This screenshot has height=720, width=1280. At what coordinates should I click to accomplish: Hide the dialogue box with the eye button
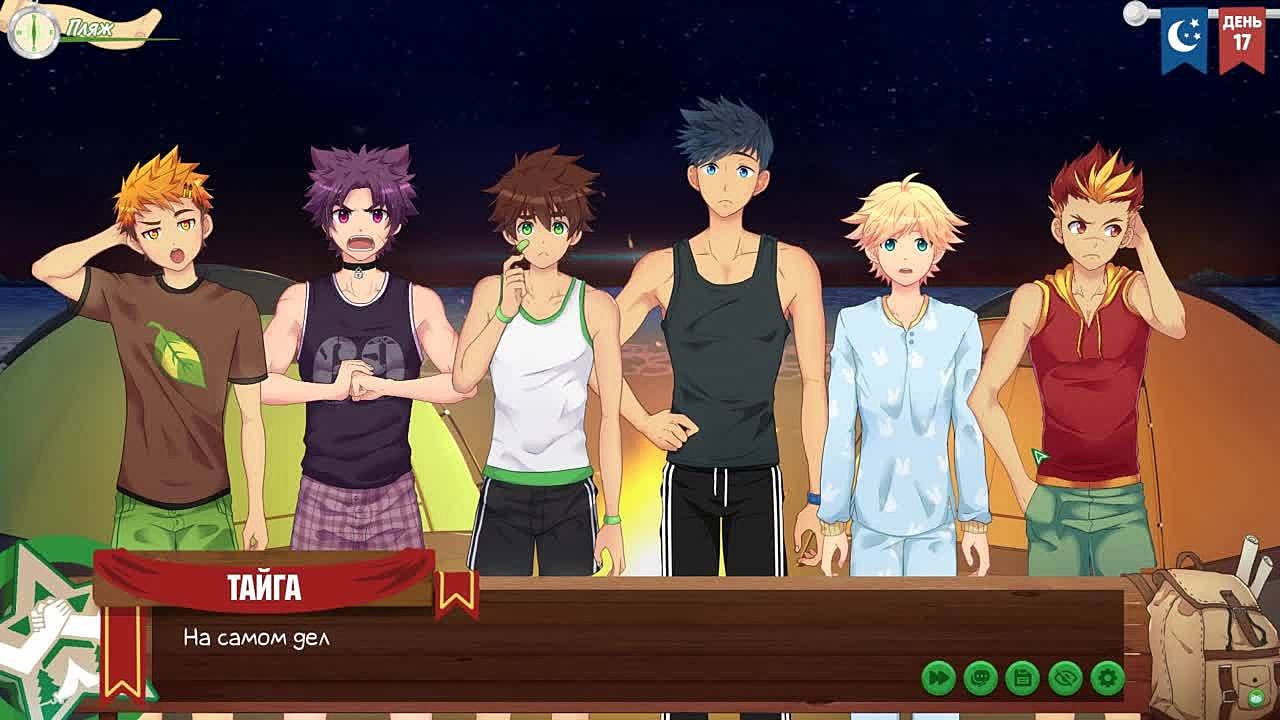(1065, 678)
